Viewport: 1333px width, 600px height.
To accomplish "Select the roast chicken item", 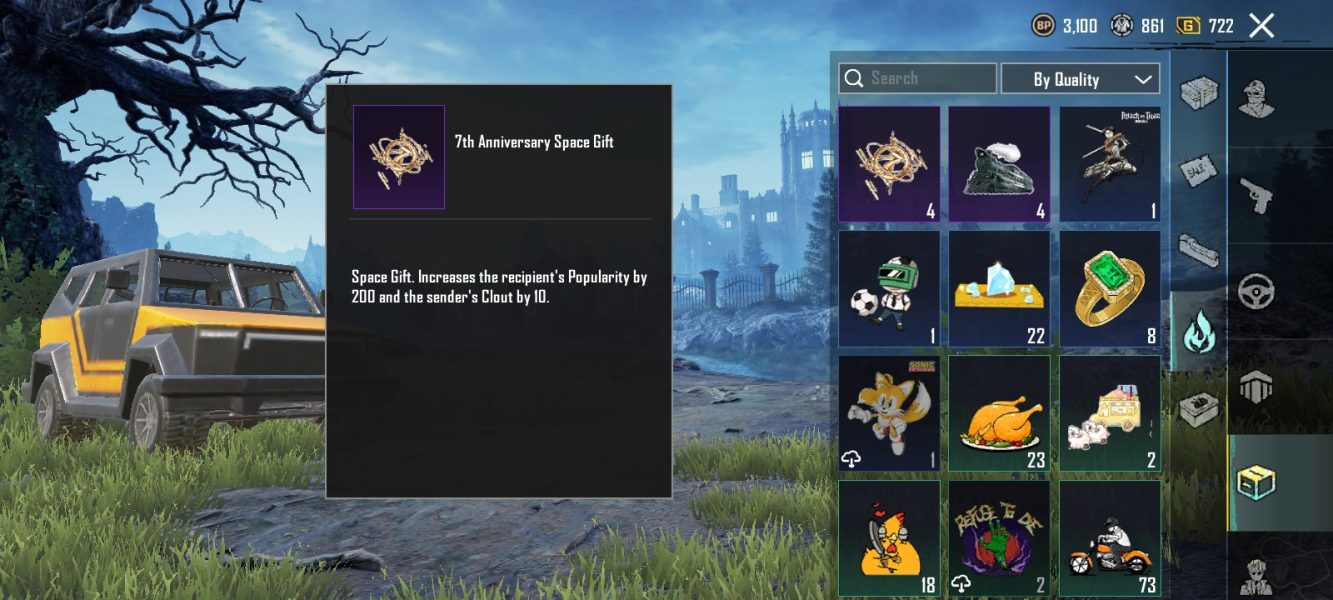I will click(999, 413).
